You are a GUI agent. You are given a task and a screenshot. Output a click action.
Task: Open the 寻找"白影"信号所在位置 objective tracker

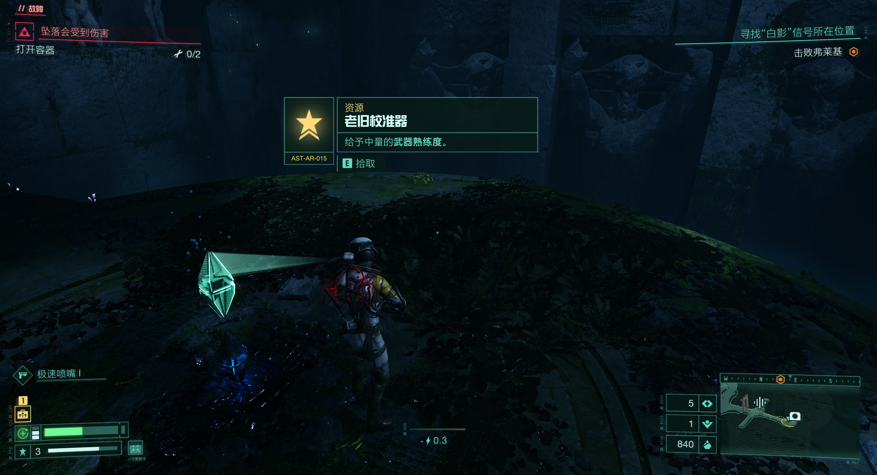797,32
